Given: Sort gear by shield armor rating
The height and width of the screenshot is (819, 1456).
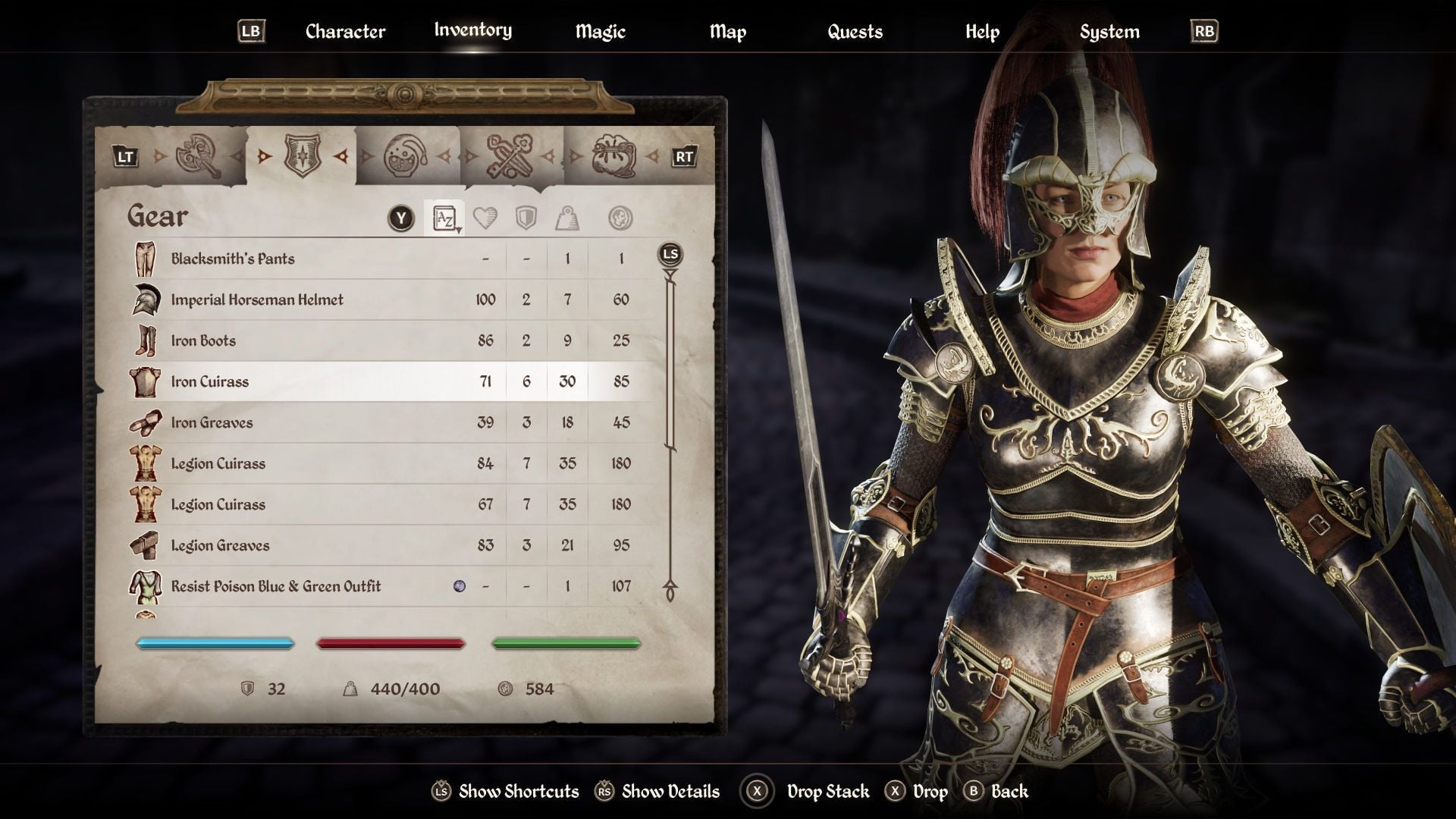Looking at the screenshot, I should click(x=526, y=218).
